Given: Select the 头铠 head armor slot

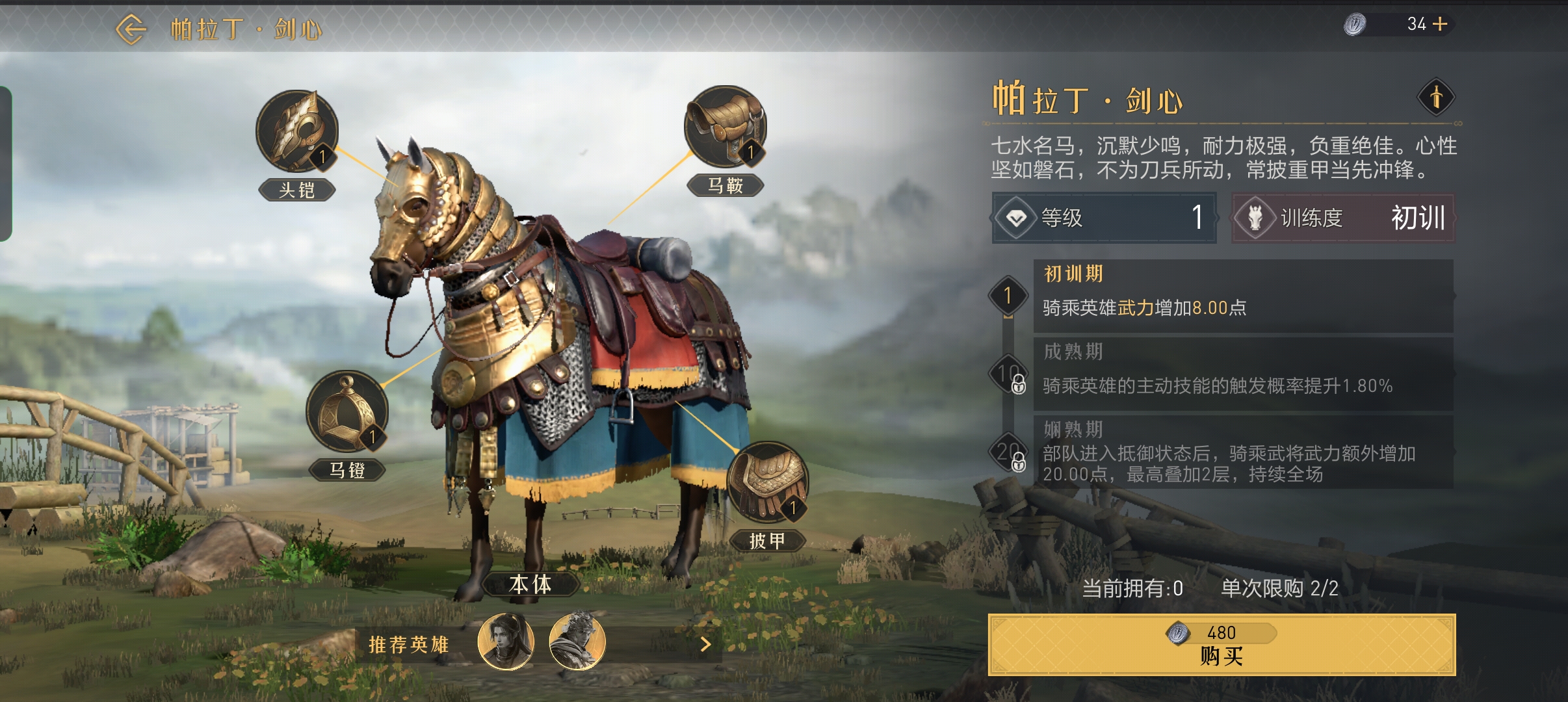Looking at the screenshot, I should coord(297,132).
